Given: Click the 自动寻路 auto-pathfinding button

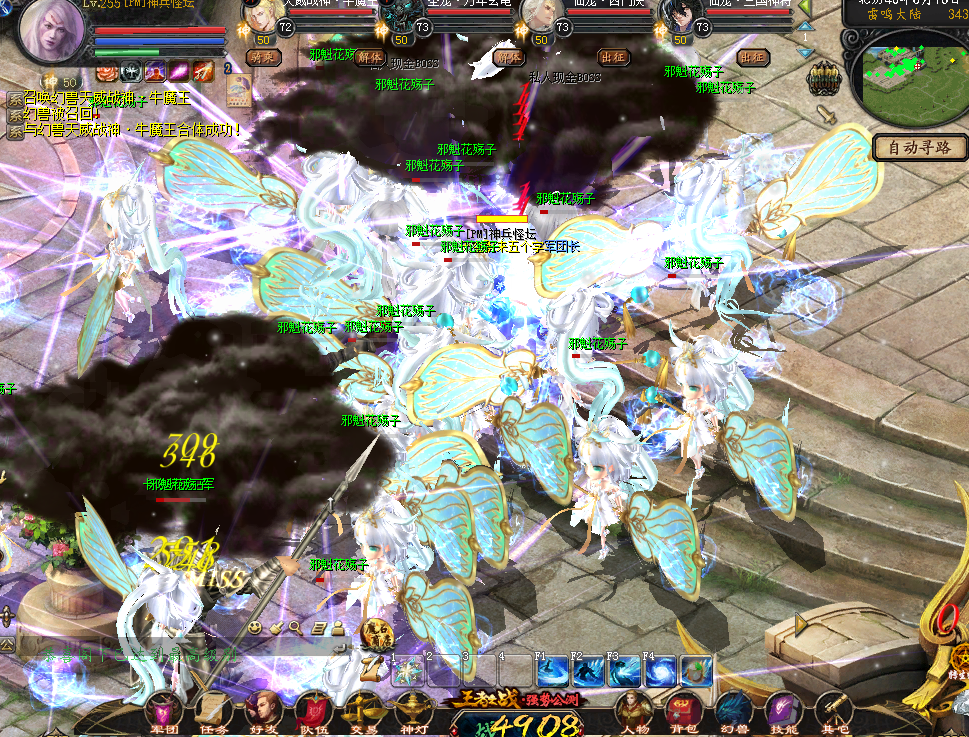Looking at the screenshot, I should point(919,148).
